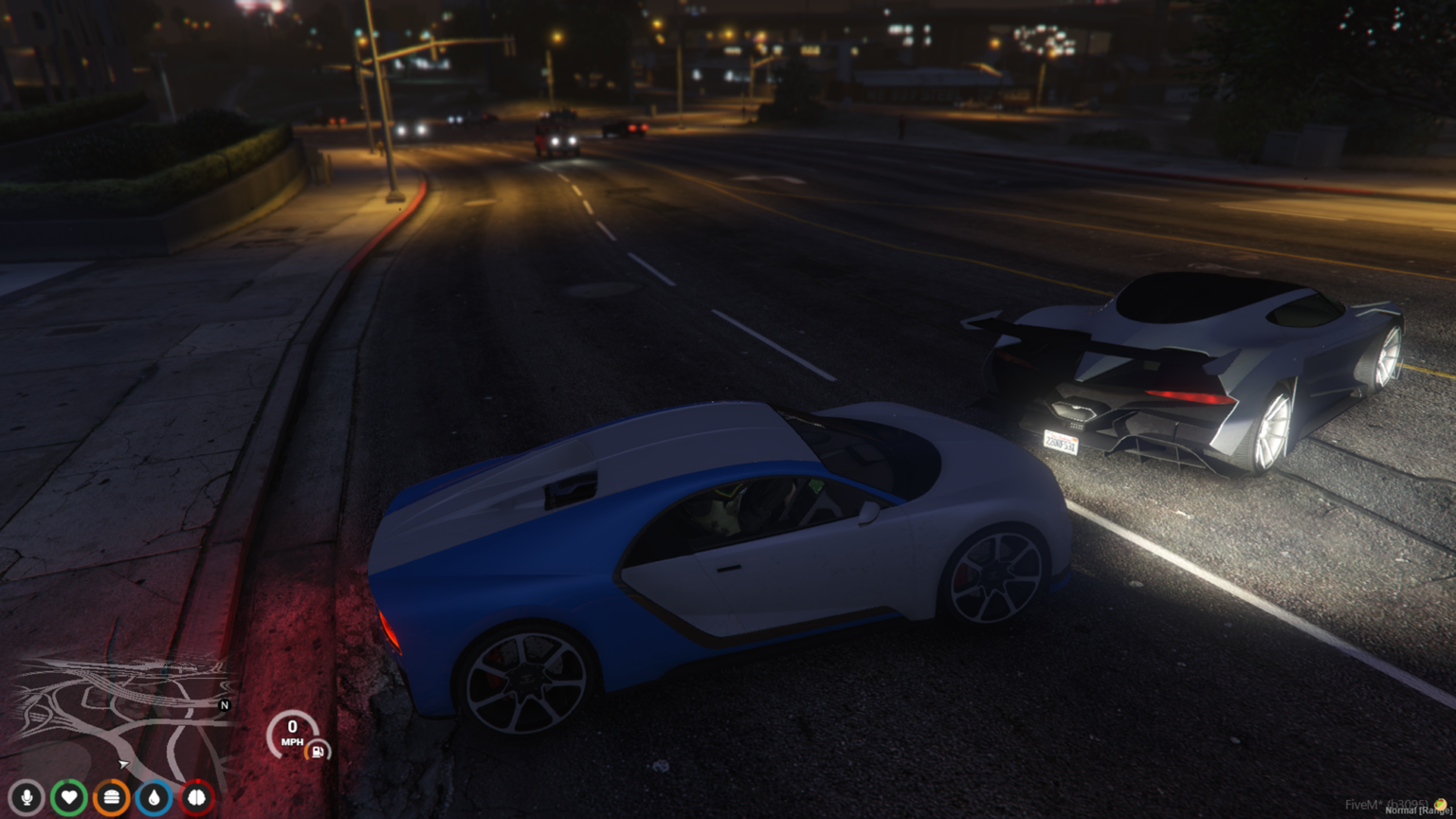The width and height of the screenshot is (1456, 819).
Task: Click the player arrow on the minimap
Action: pos(123,763)
